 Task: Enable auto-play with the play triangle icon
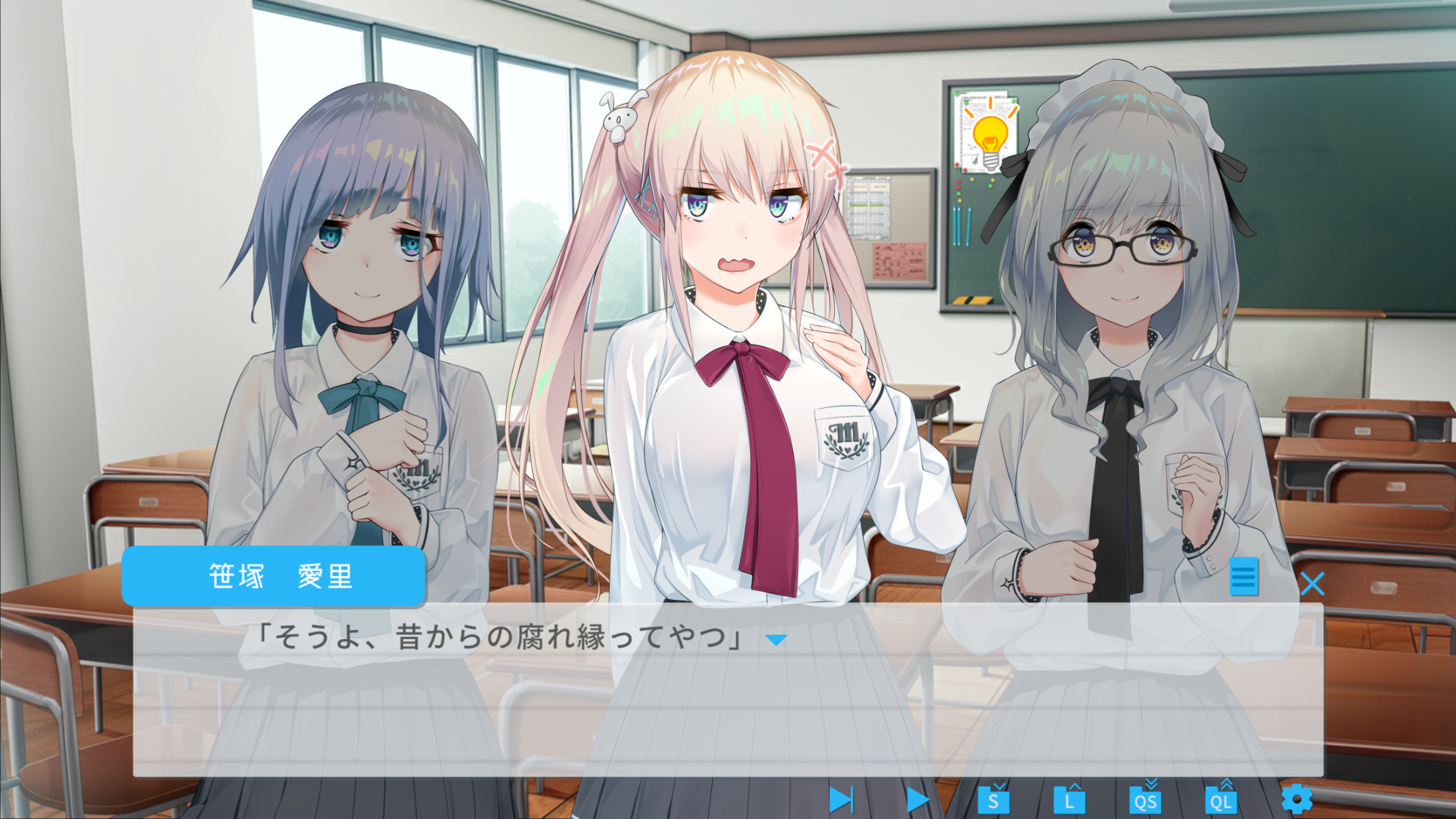919,799
